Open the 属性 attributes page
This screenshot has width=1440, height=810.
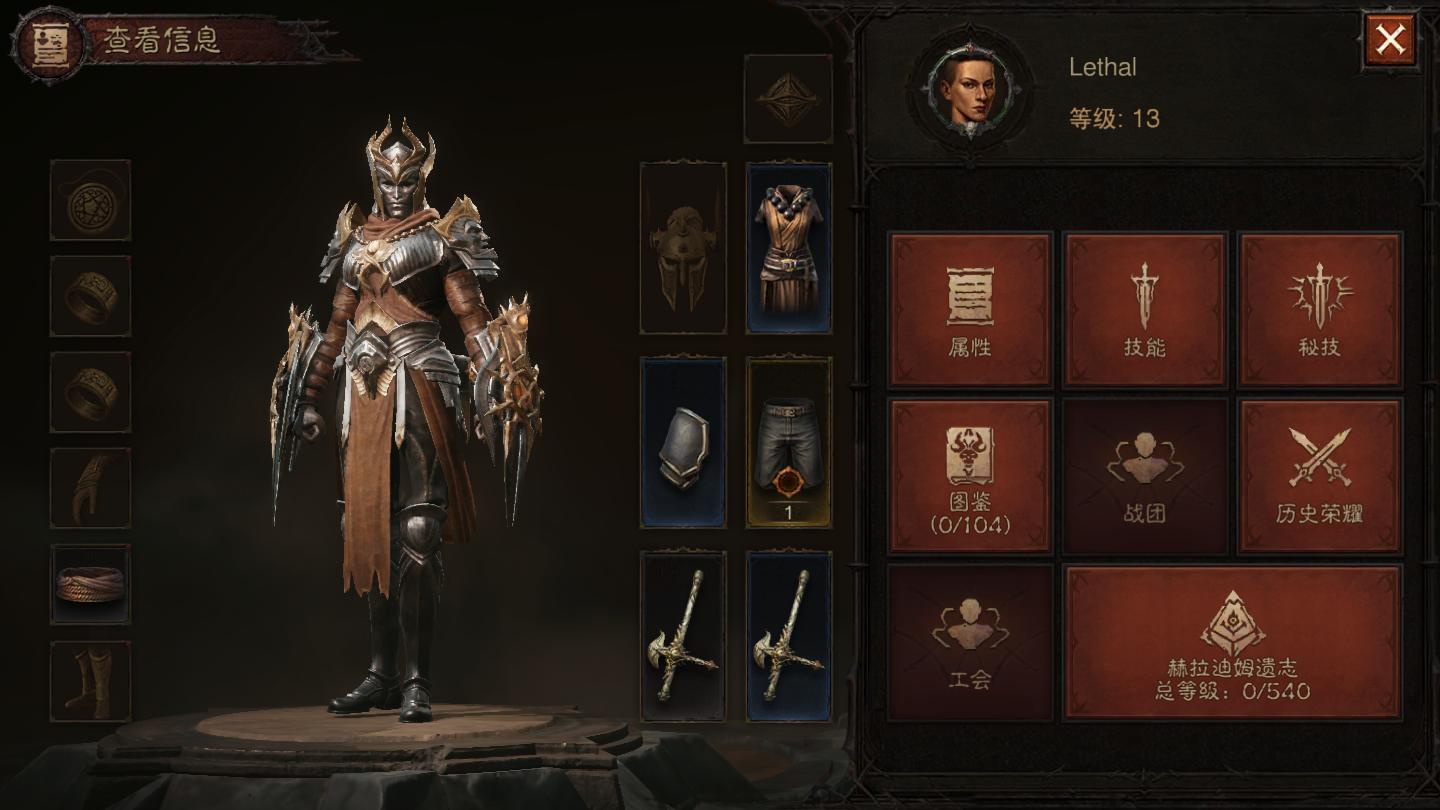click(970, 310)
